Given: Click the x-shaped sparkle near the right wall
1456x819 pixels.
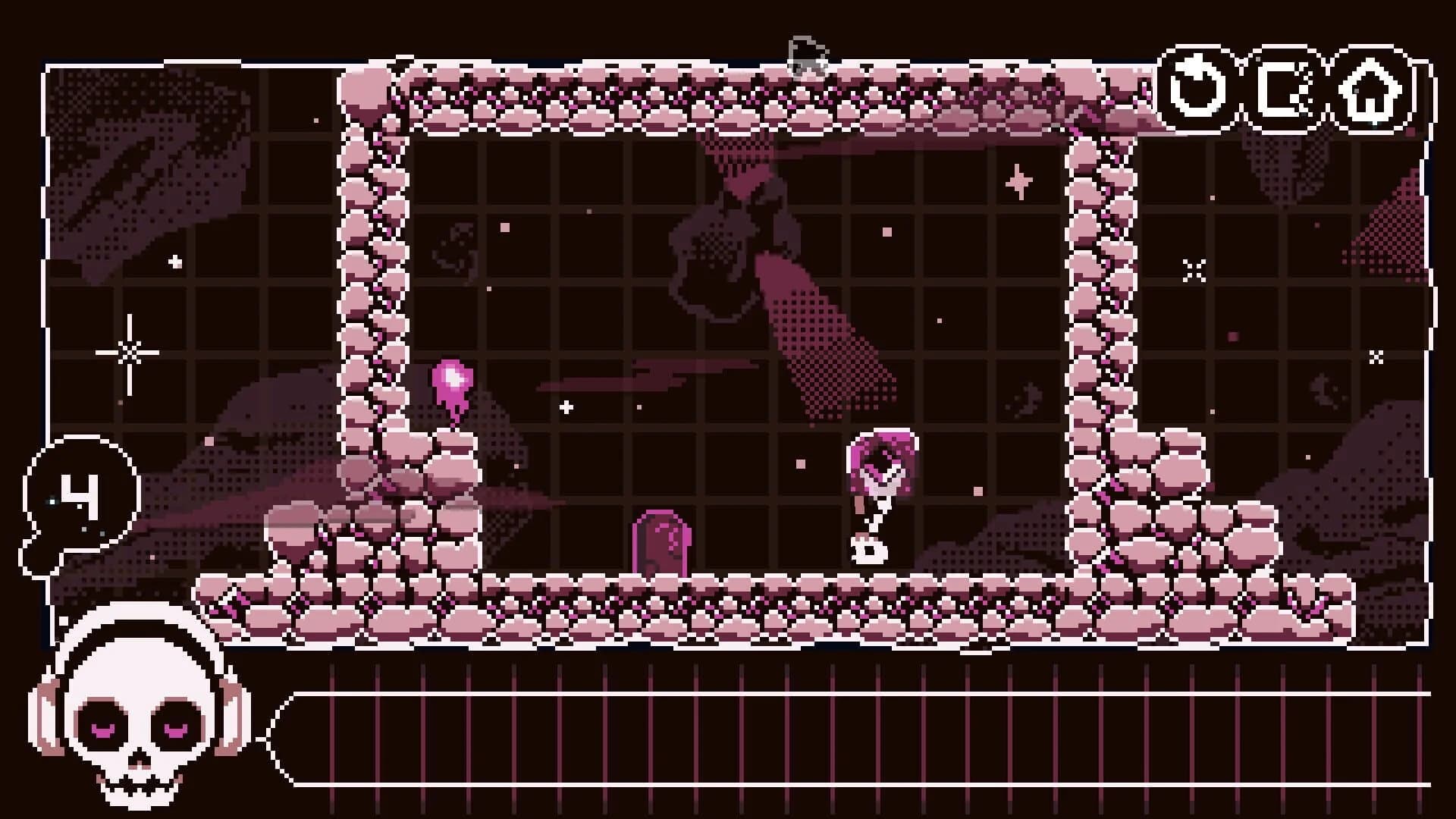Looking at the screenshot, I should (x=1195, y=267).
